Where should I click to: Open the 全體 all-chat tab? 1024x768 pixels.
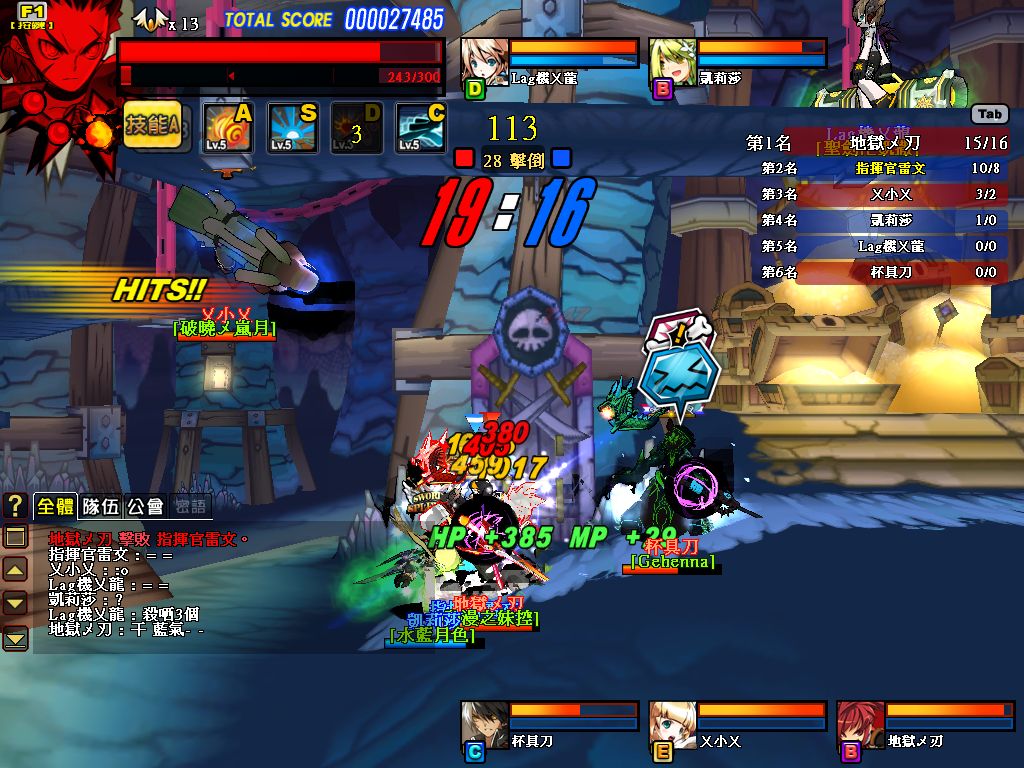(x=55, y=506)
